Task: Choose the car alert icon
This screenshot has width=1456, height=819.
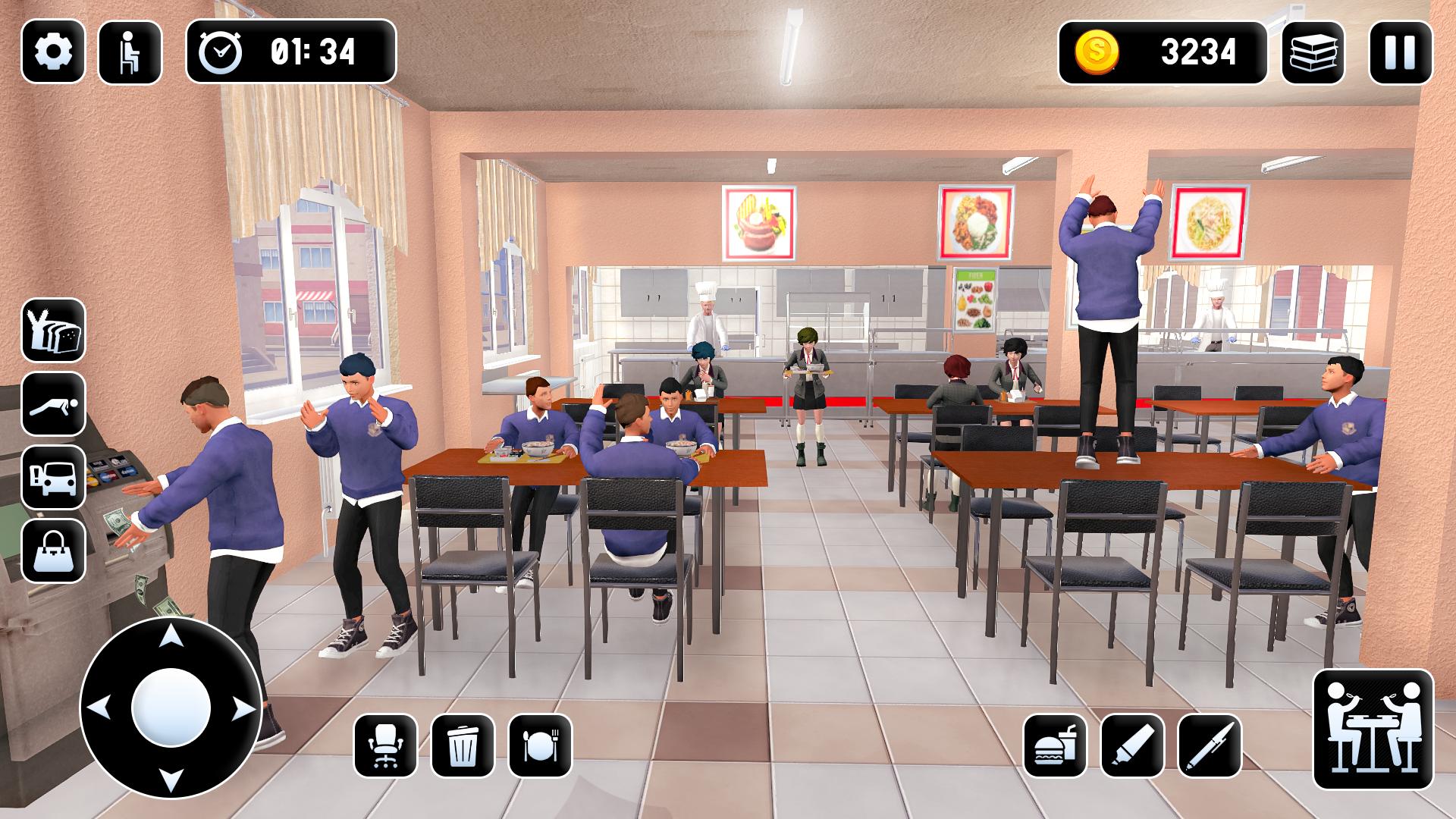Action: (x=53, y=477)
